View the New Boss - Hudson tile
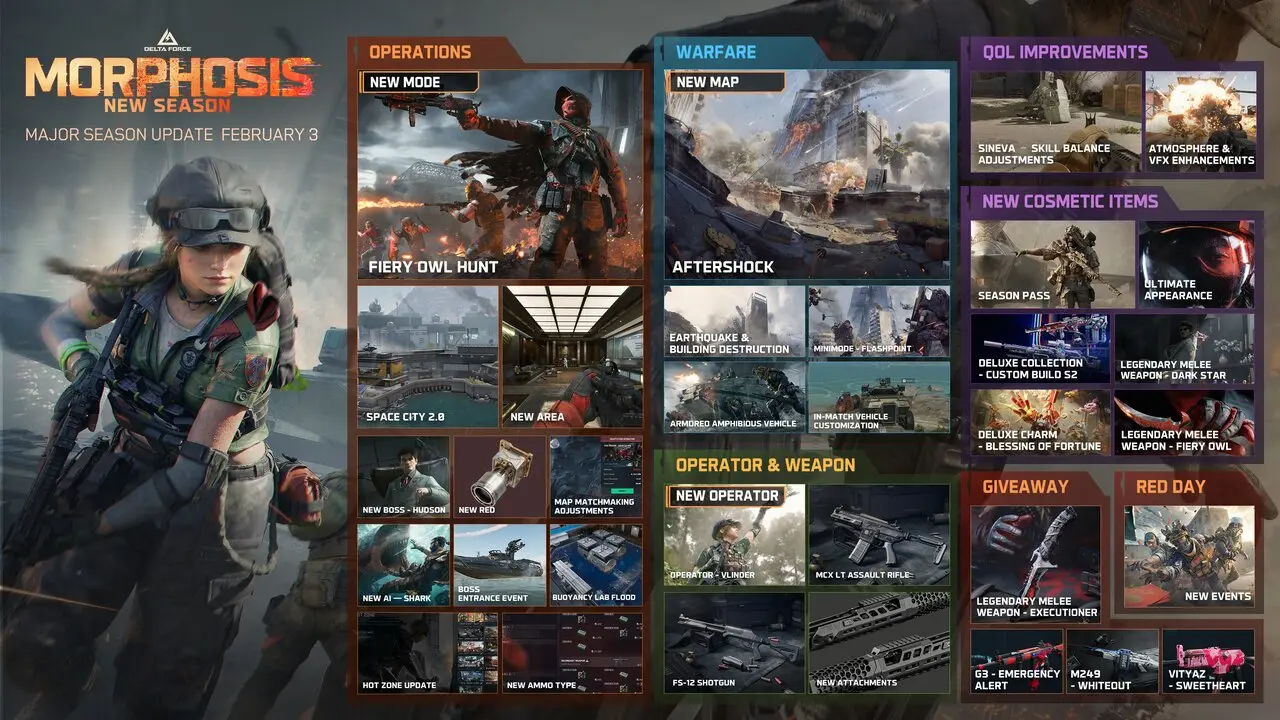 (x=403, y=476)
